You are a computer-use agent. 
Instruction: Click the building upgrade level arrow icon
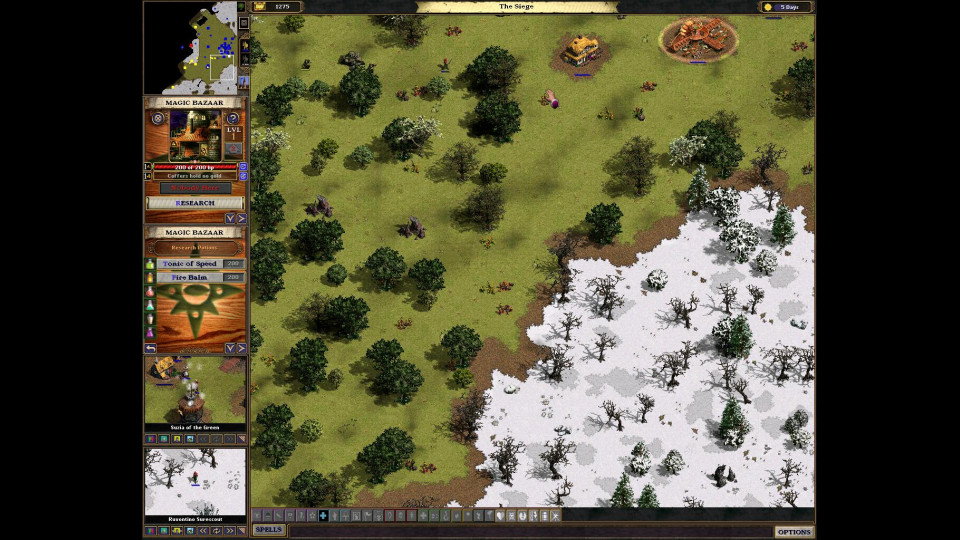pyautogui.click(x=233, y=148)
